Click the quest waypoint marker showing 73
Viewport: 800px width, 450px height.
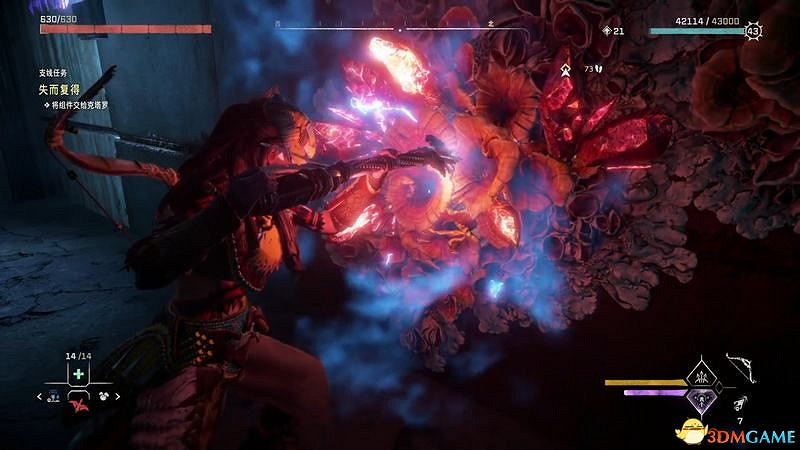point(566,69)
